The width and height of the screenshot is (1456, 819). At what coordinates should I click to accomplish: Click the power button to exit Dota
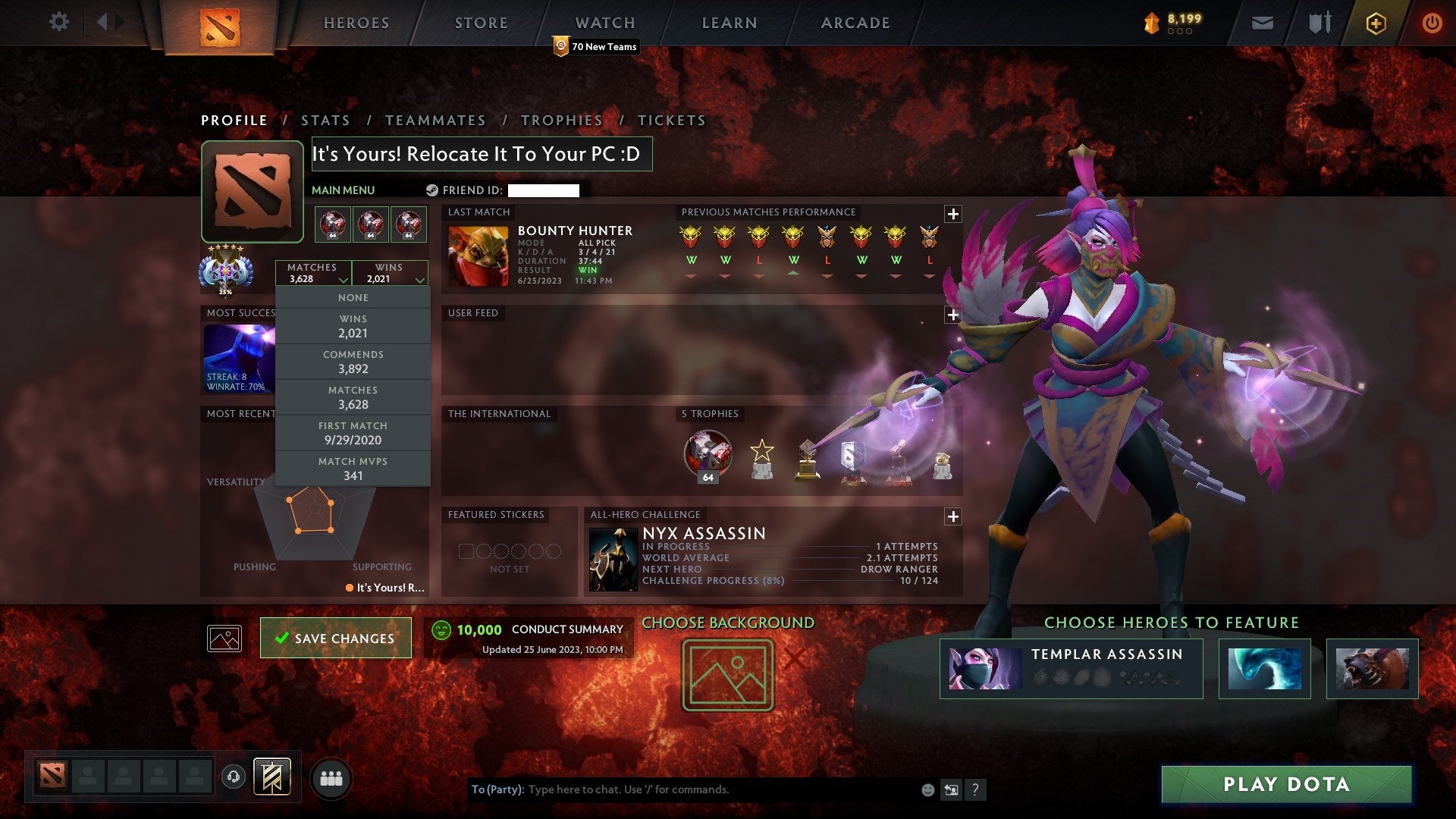coord(1432,23)
